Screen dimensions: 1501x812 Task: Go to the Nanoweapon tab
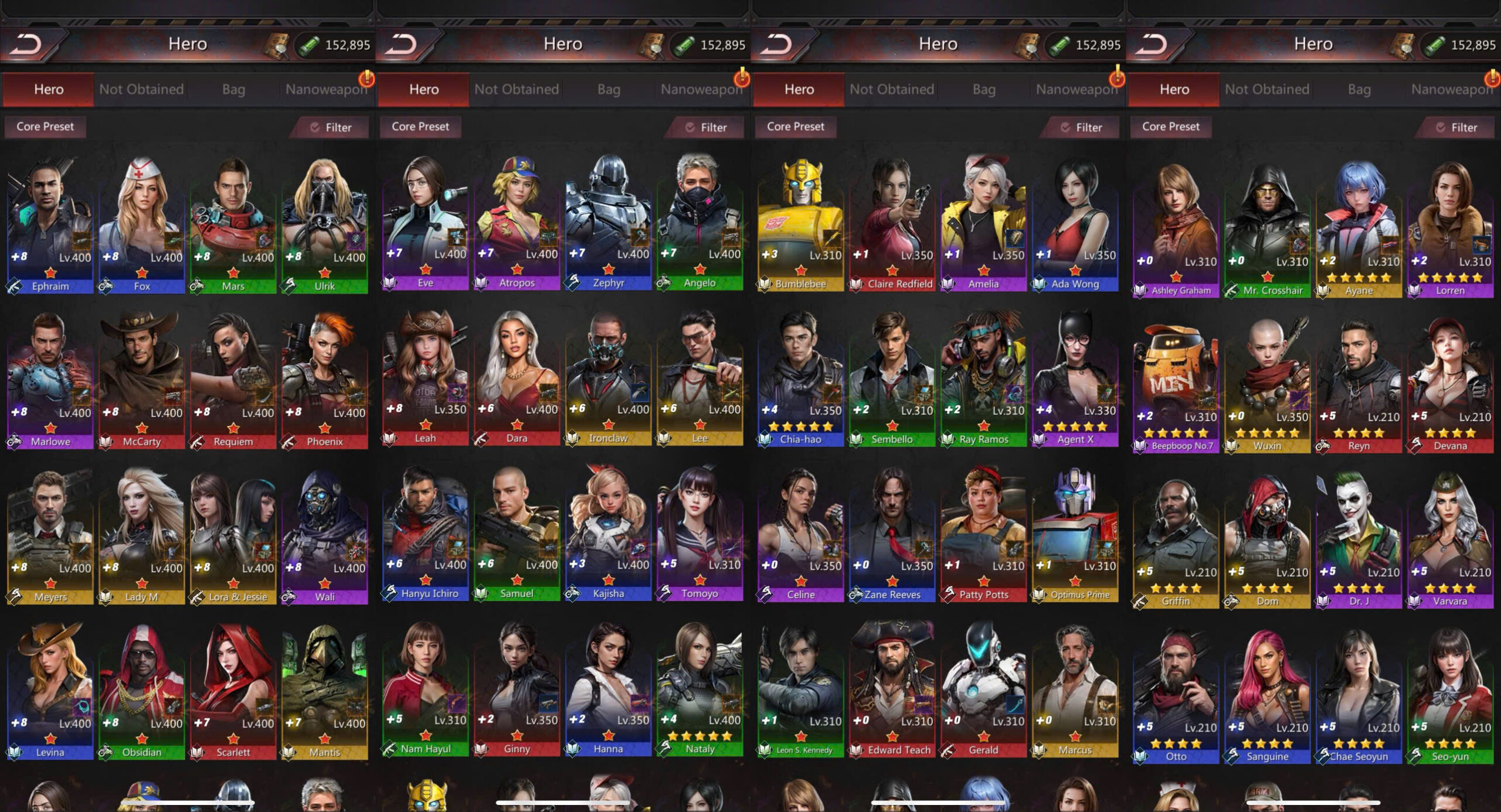point(327,89)
